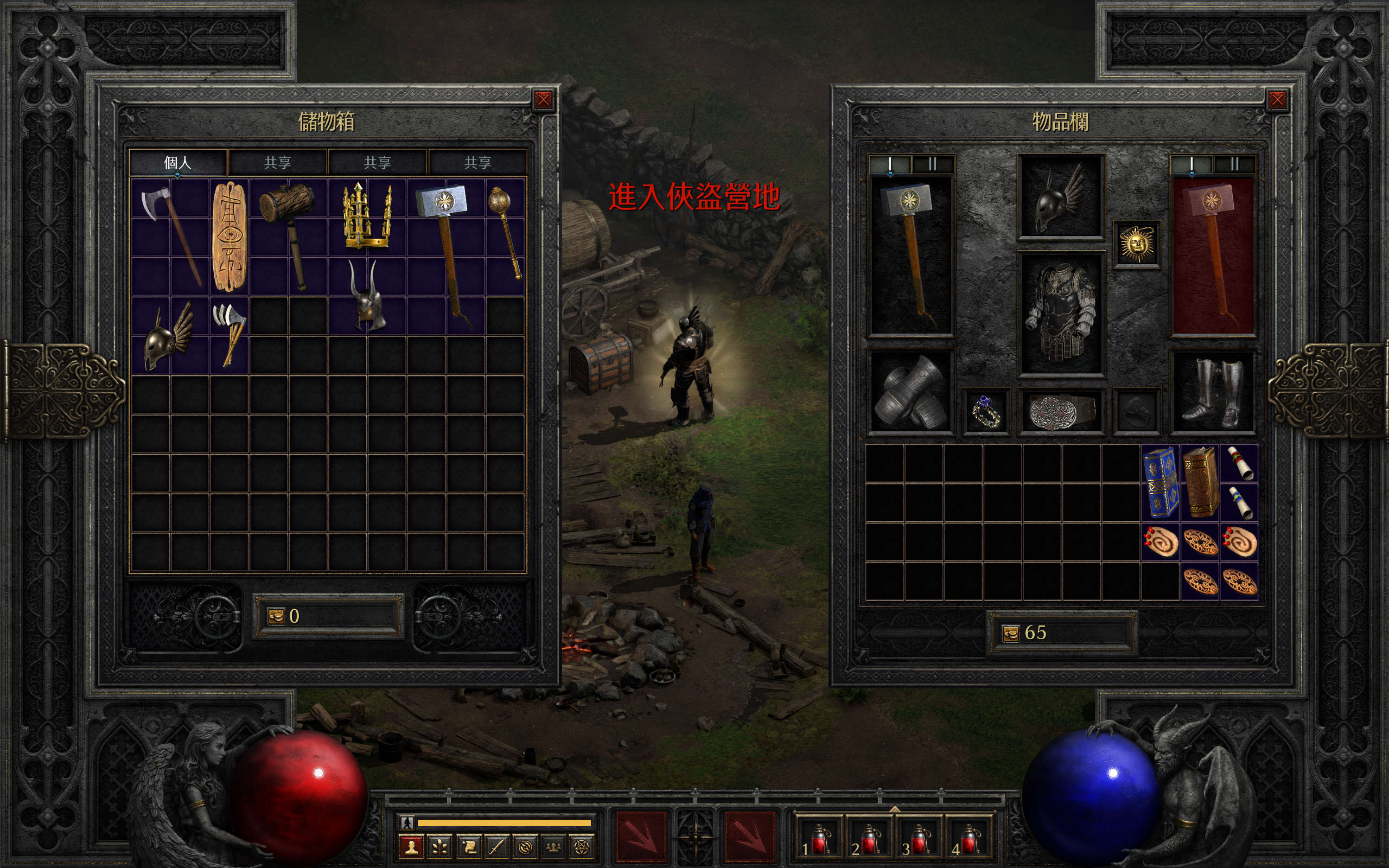Close the inventory panel

point(1277,100)
